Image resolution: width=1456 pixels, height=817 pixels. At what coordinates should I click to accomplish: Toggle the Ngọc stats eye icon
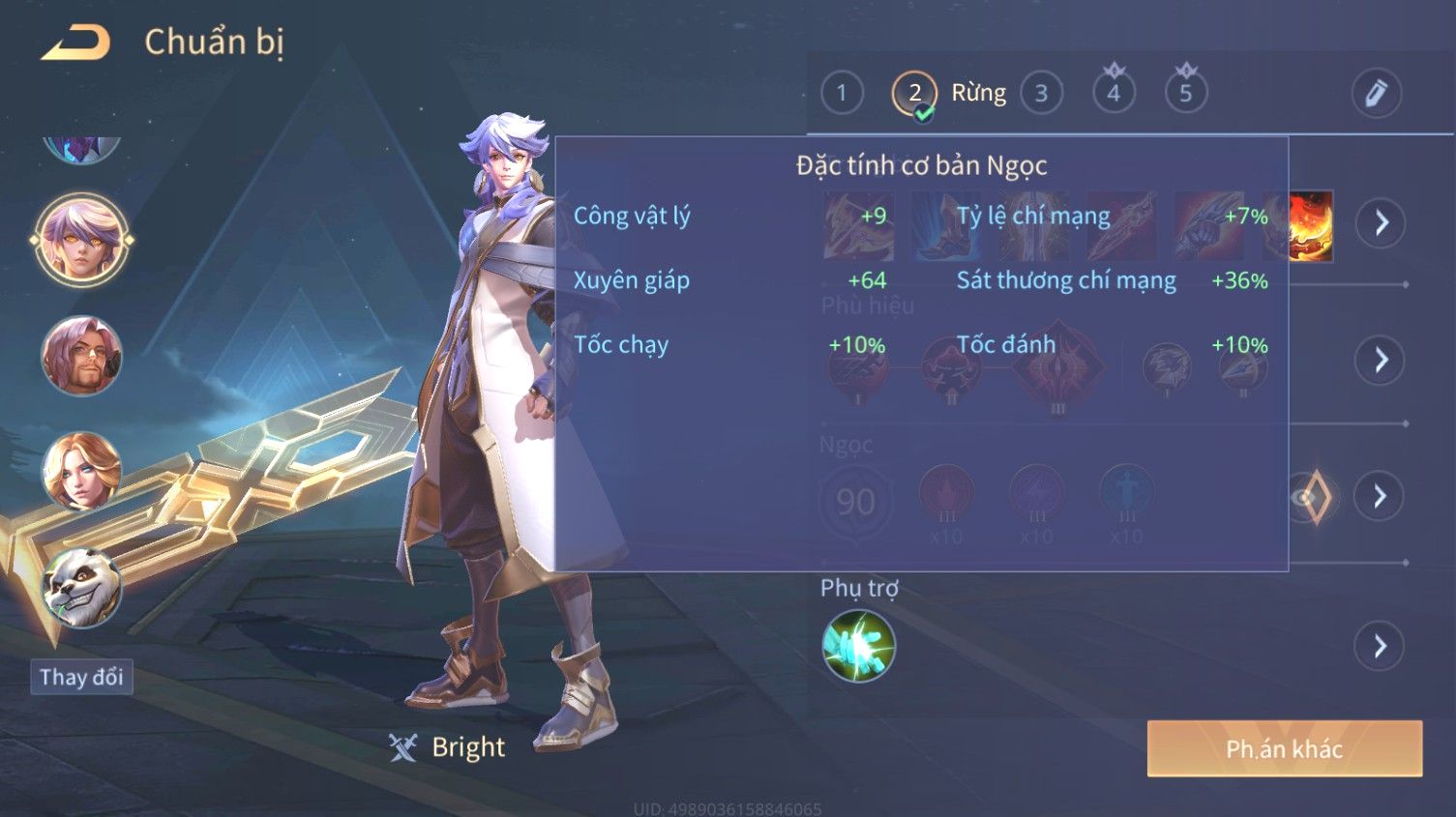1311,497
